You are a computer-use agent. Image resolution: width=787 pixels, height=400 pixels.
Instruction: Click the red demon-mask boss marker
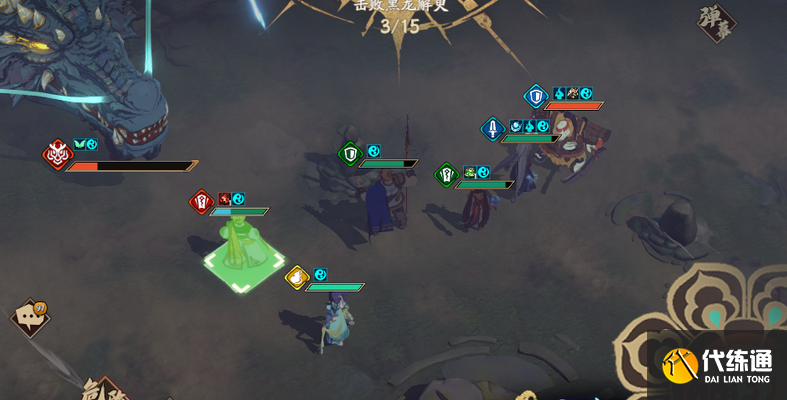pos(55,154)
